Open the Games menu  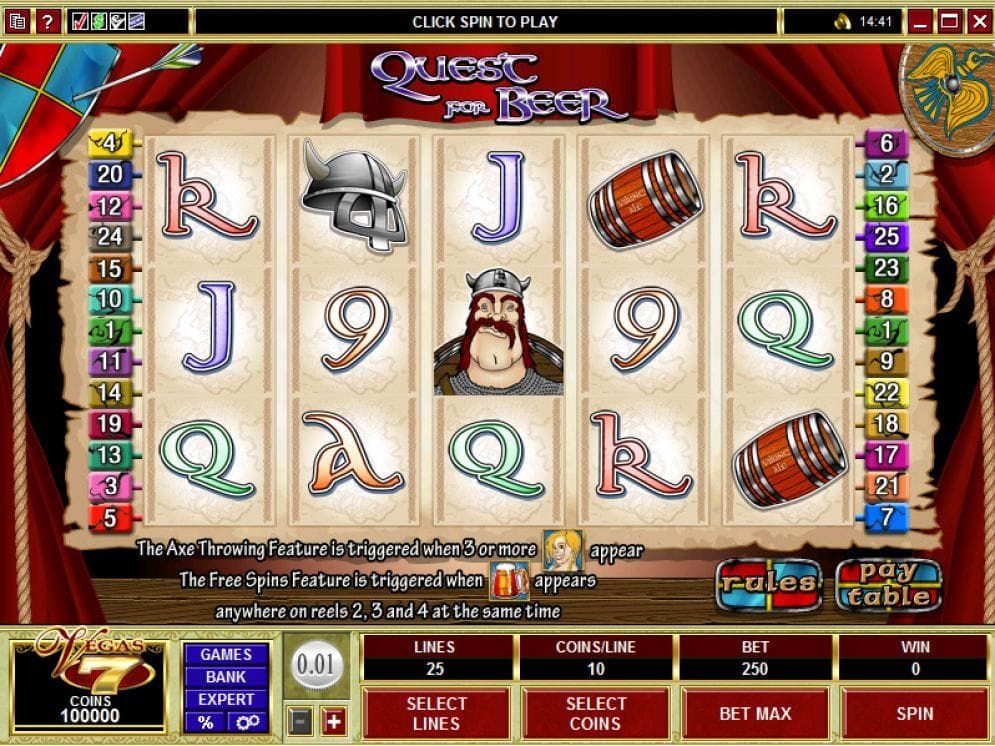click(x=225, y=654)
